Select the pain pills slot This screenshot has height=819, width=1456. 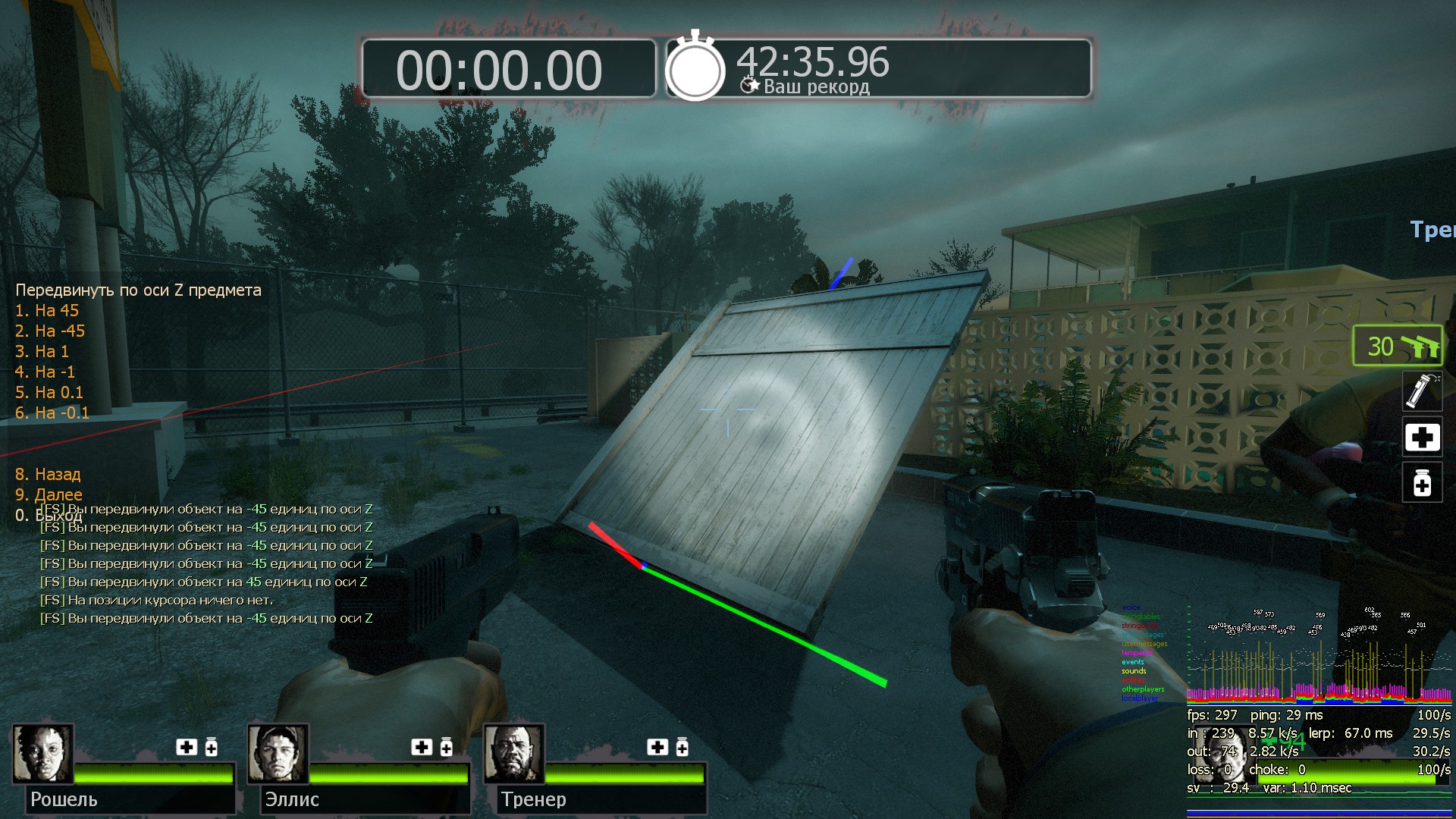1421,483
